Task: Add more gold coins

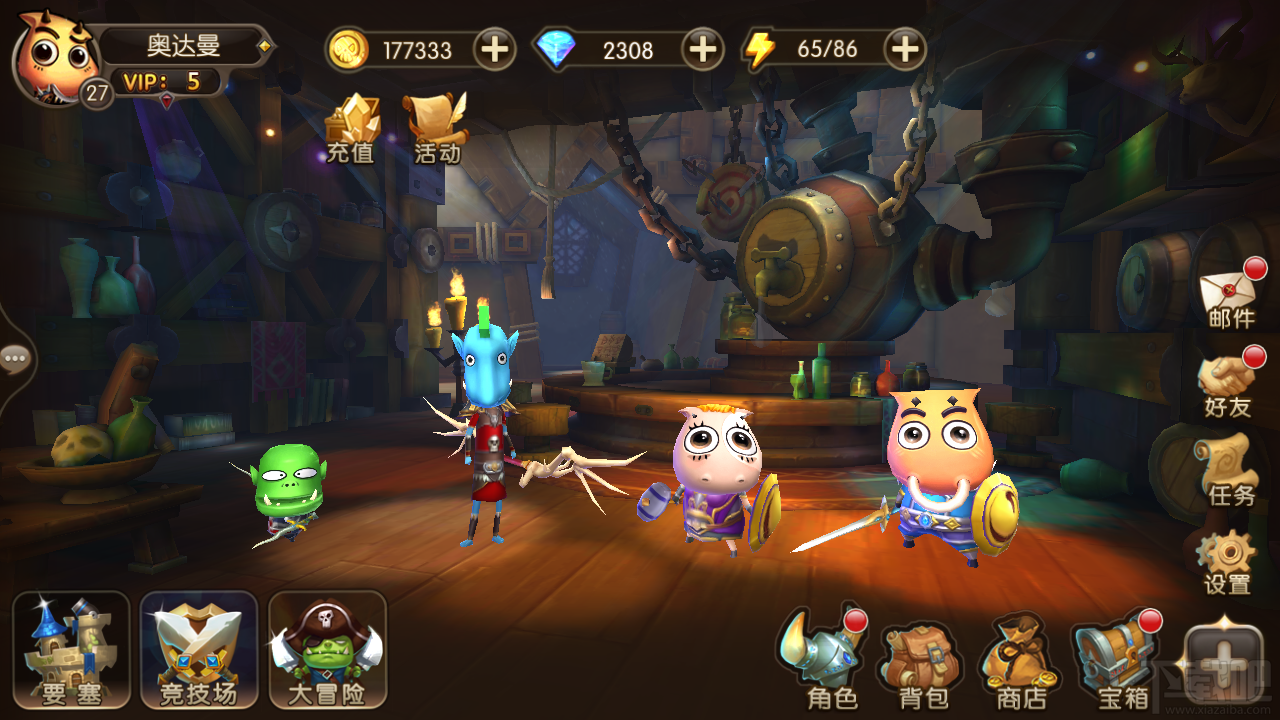Action: (x=494, y=49)
